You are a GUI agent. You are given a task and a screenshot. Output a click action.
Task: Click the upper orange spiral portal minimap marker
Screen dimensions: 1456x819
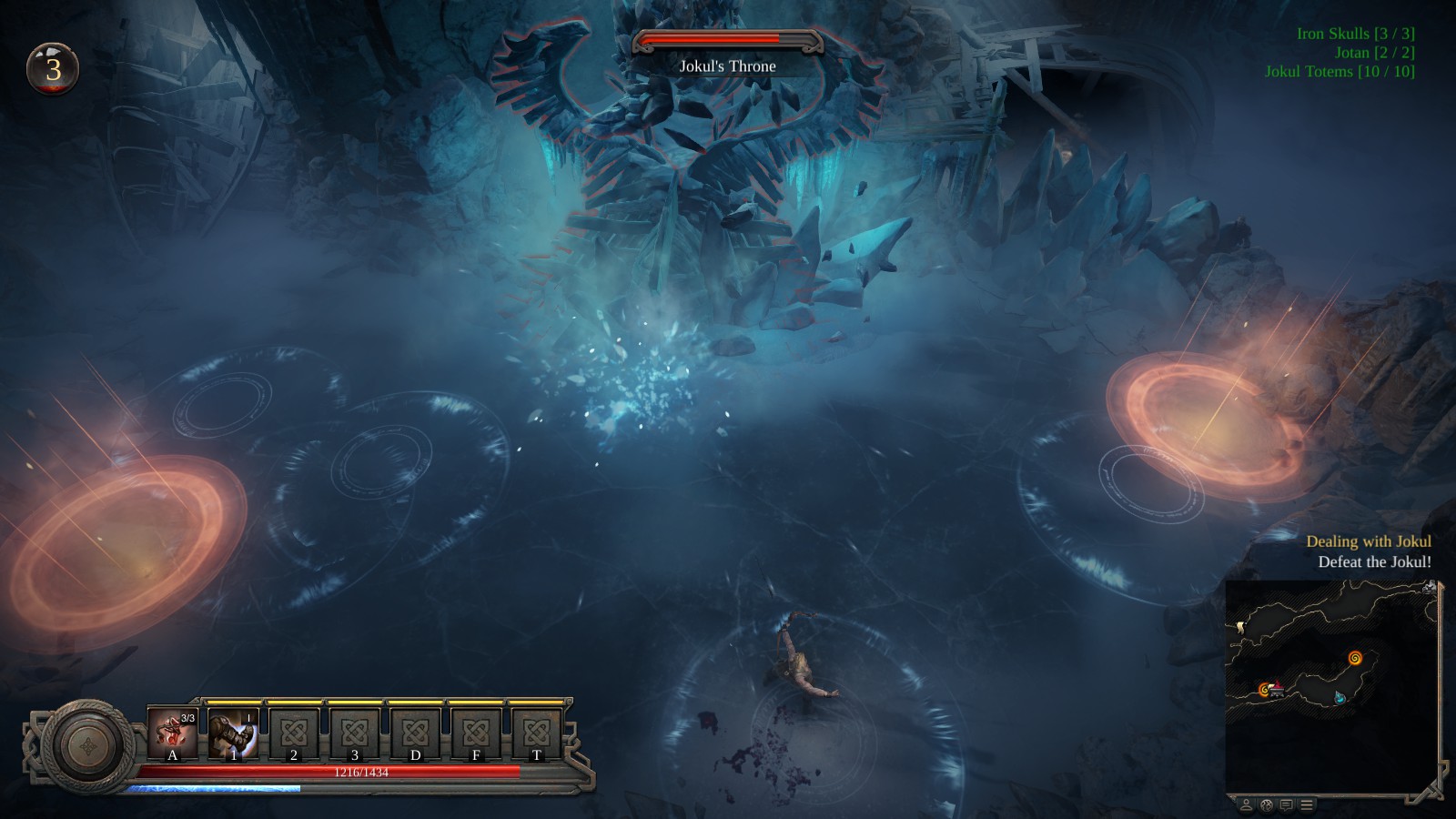click(1355, 657)
